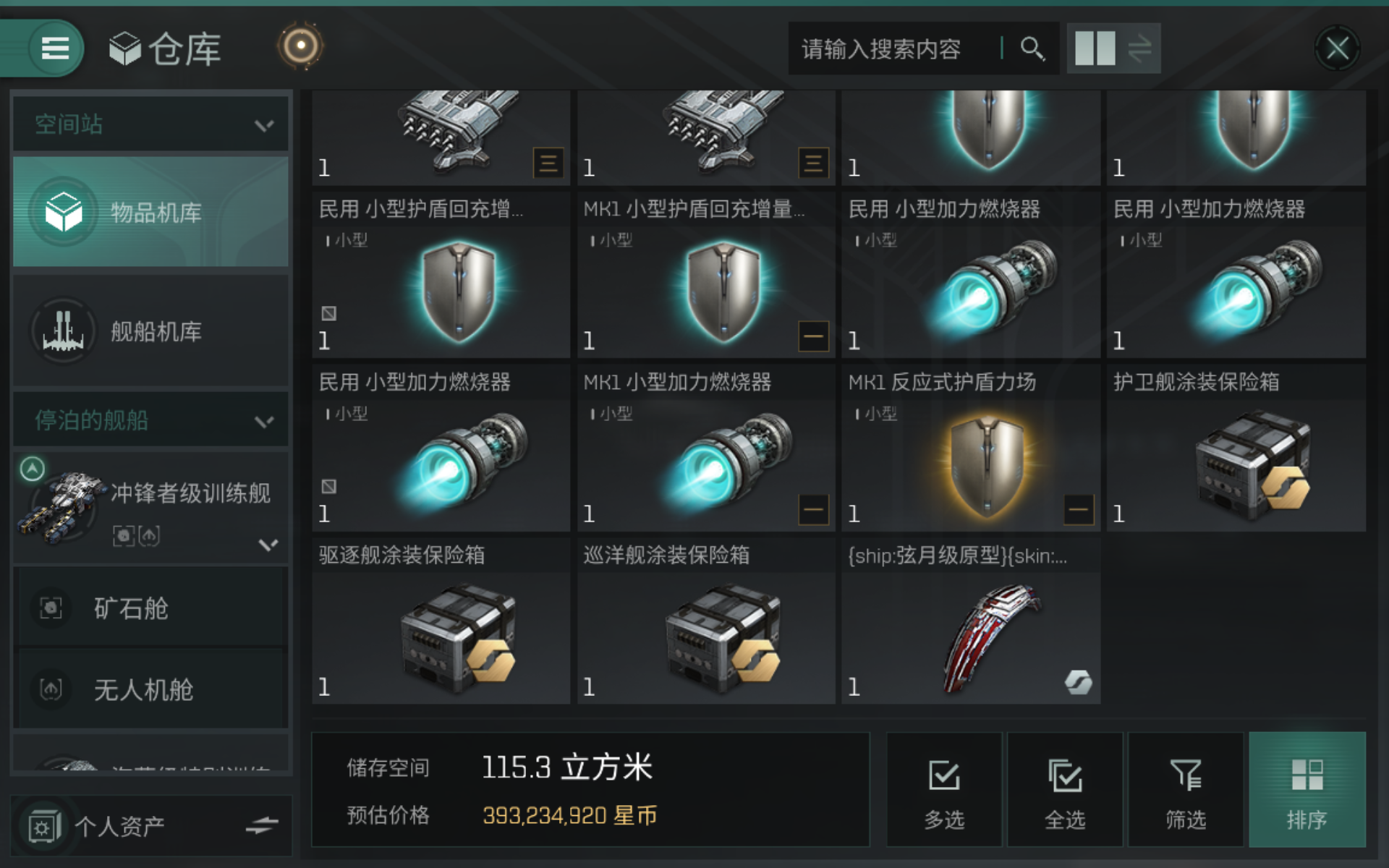
Task: Toggle the minus marker on MK1 小型护盾回充增量
Action: (813, 335)
